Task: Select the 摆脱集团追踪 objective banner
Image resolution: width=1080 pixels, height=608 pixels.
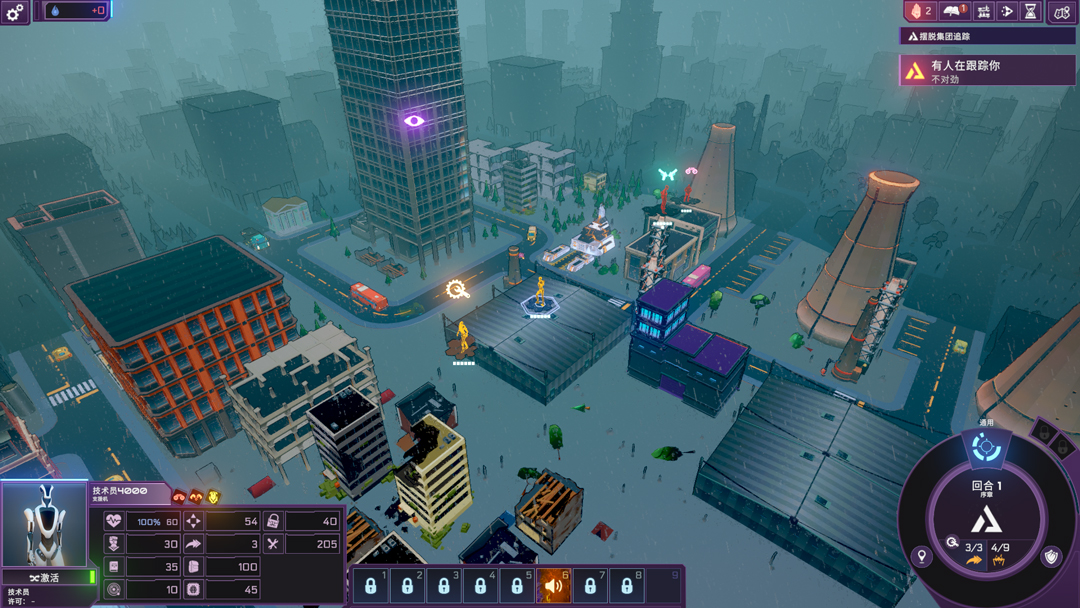Action: point(988,36)
